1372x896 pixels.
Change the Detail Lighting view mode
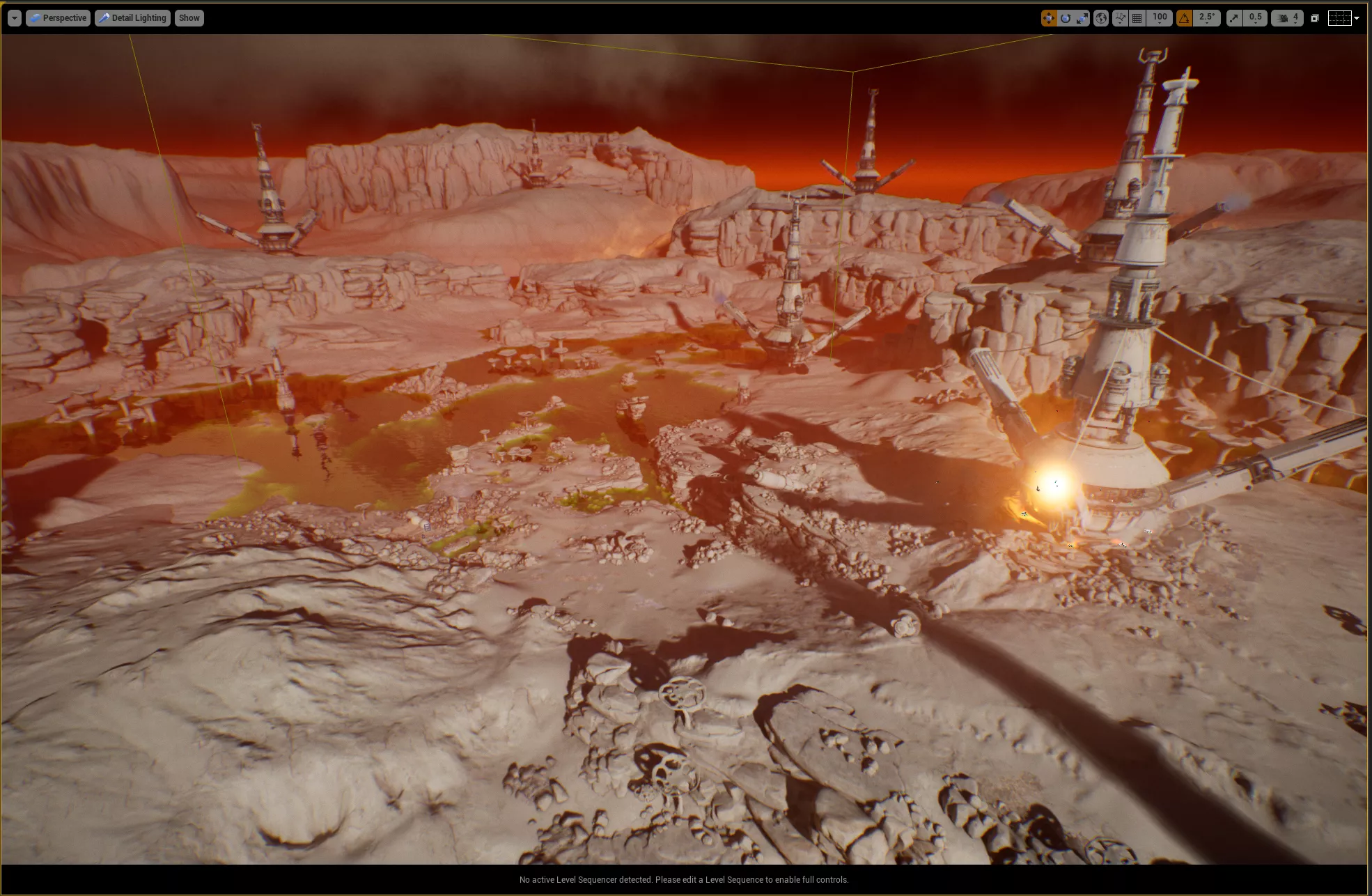[132, 18]
